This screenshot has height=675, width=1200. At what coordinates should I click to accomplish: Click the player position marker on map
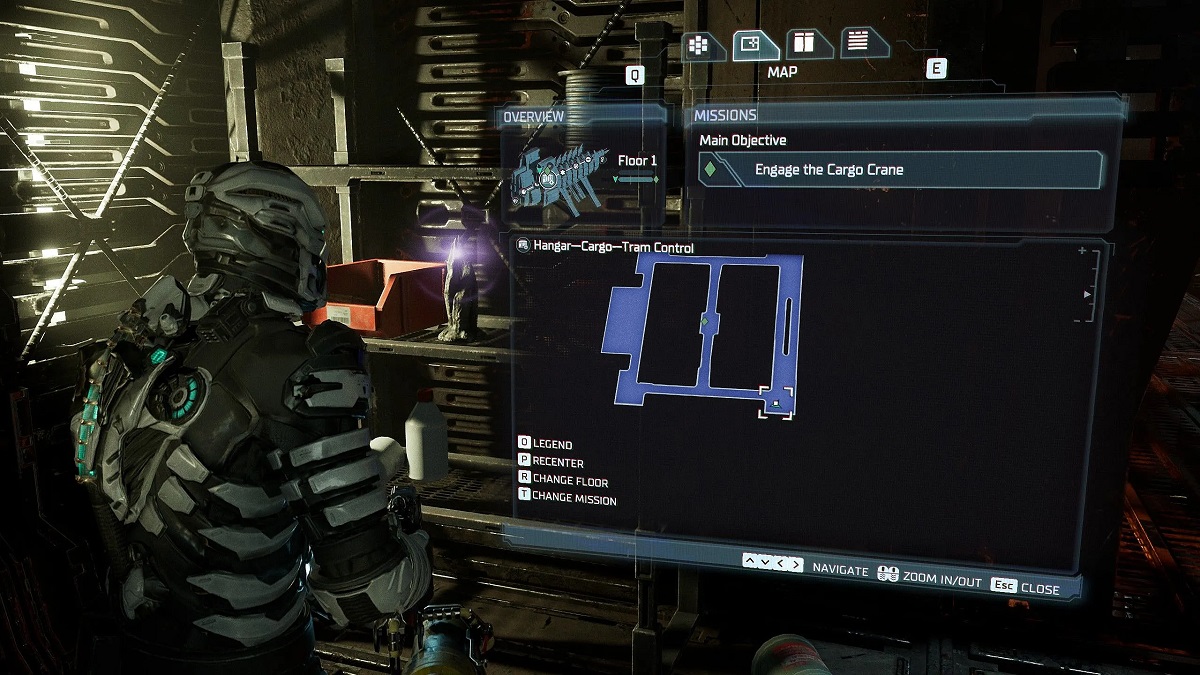click(776, 402)
